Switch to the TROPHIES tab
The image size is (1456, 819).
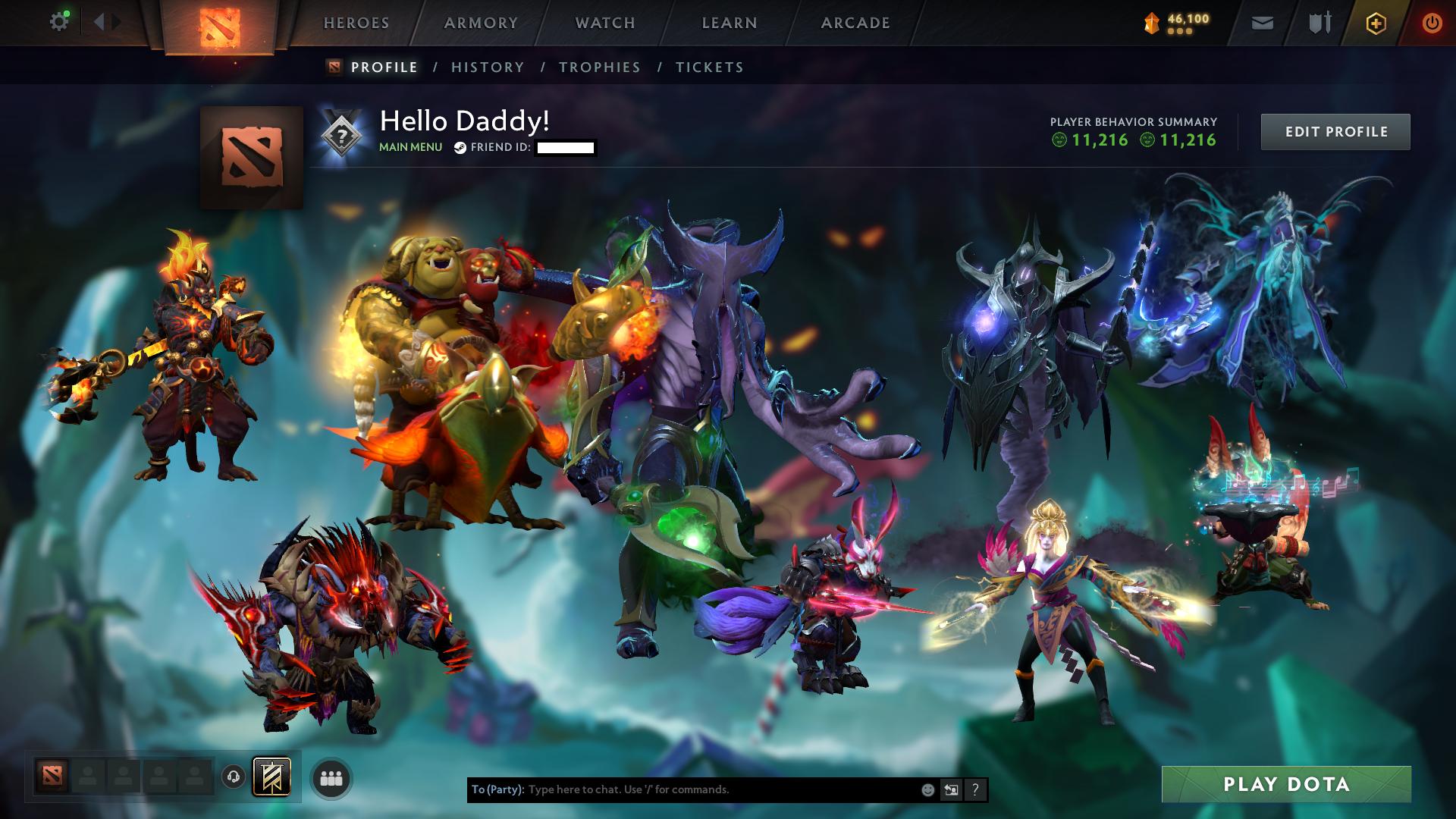(x=600, y=67)
